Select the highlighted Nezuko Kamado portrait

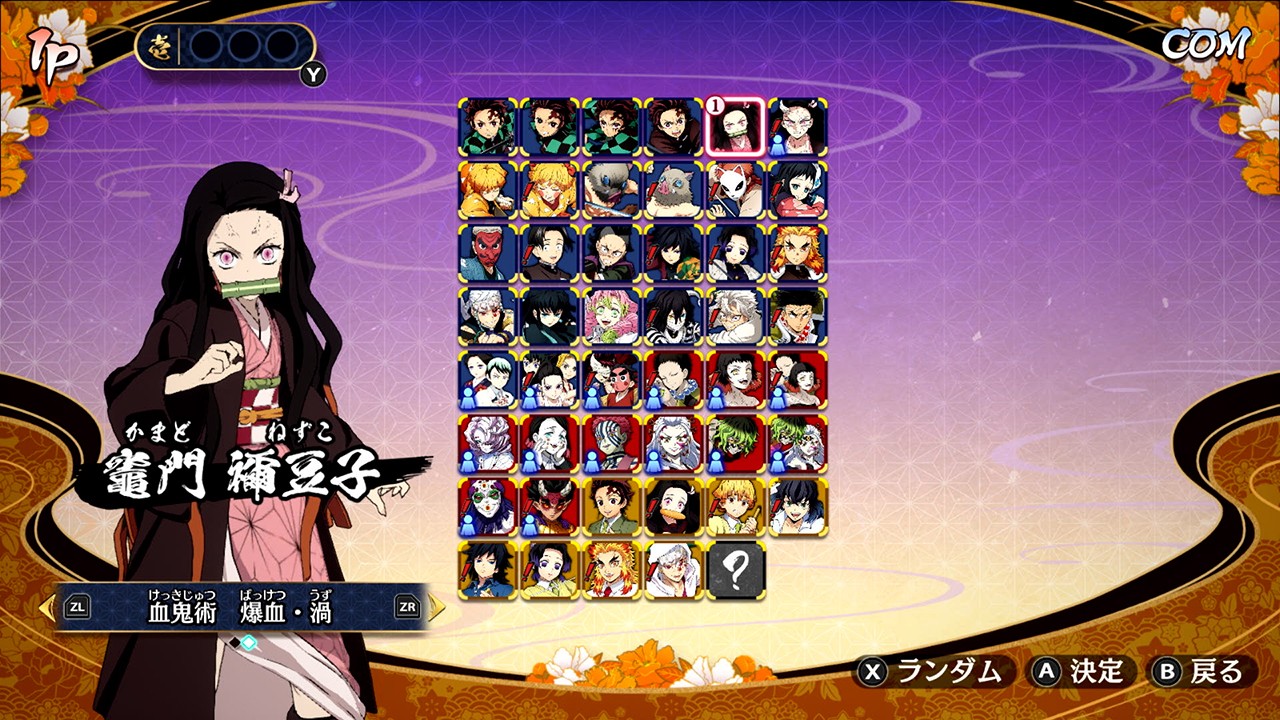(736, 127)
